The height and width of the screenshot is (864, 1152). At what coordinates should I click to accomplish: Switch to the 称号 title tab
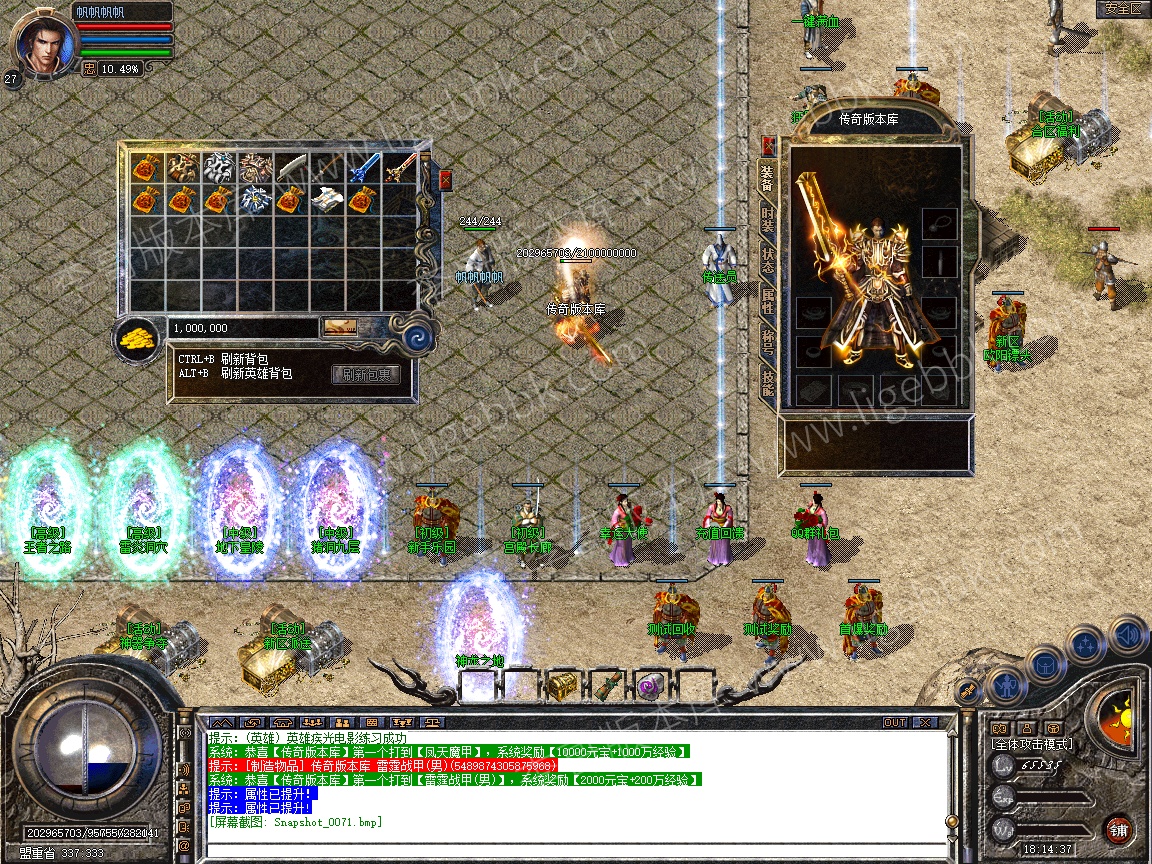[768, 340]
